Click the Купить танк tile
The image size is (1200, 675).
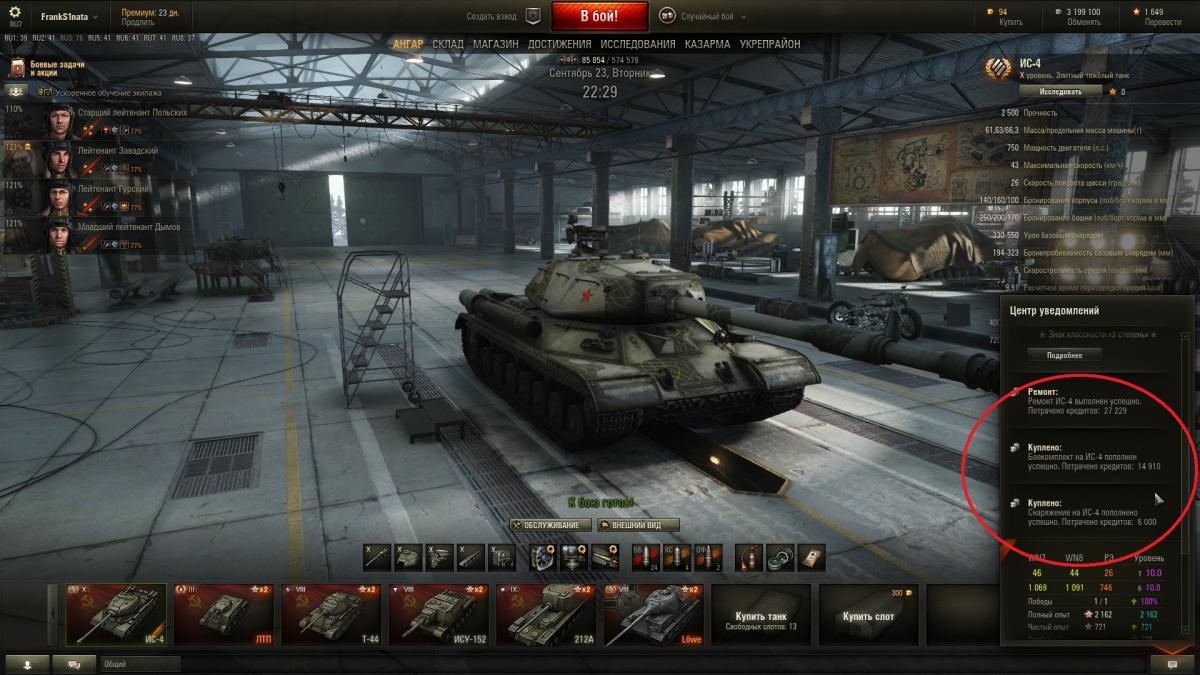[x=762, y=615]
